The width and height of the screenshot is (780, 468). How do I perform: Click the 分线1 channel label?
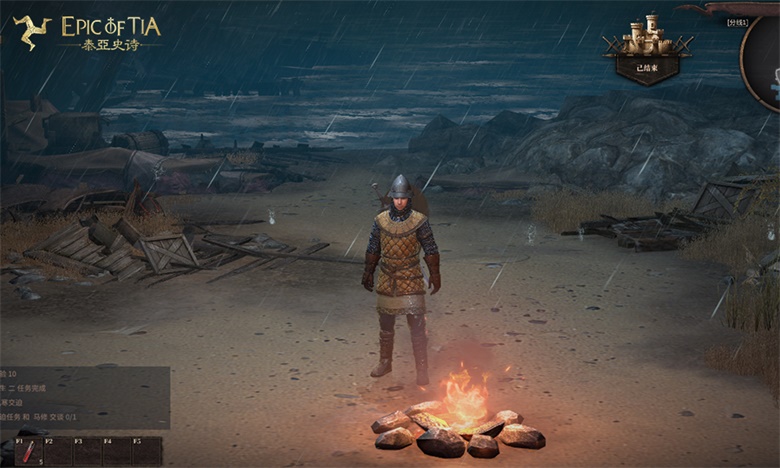tap(739, 22)
